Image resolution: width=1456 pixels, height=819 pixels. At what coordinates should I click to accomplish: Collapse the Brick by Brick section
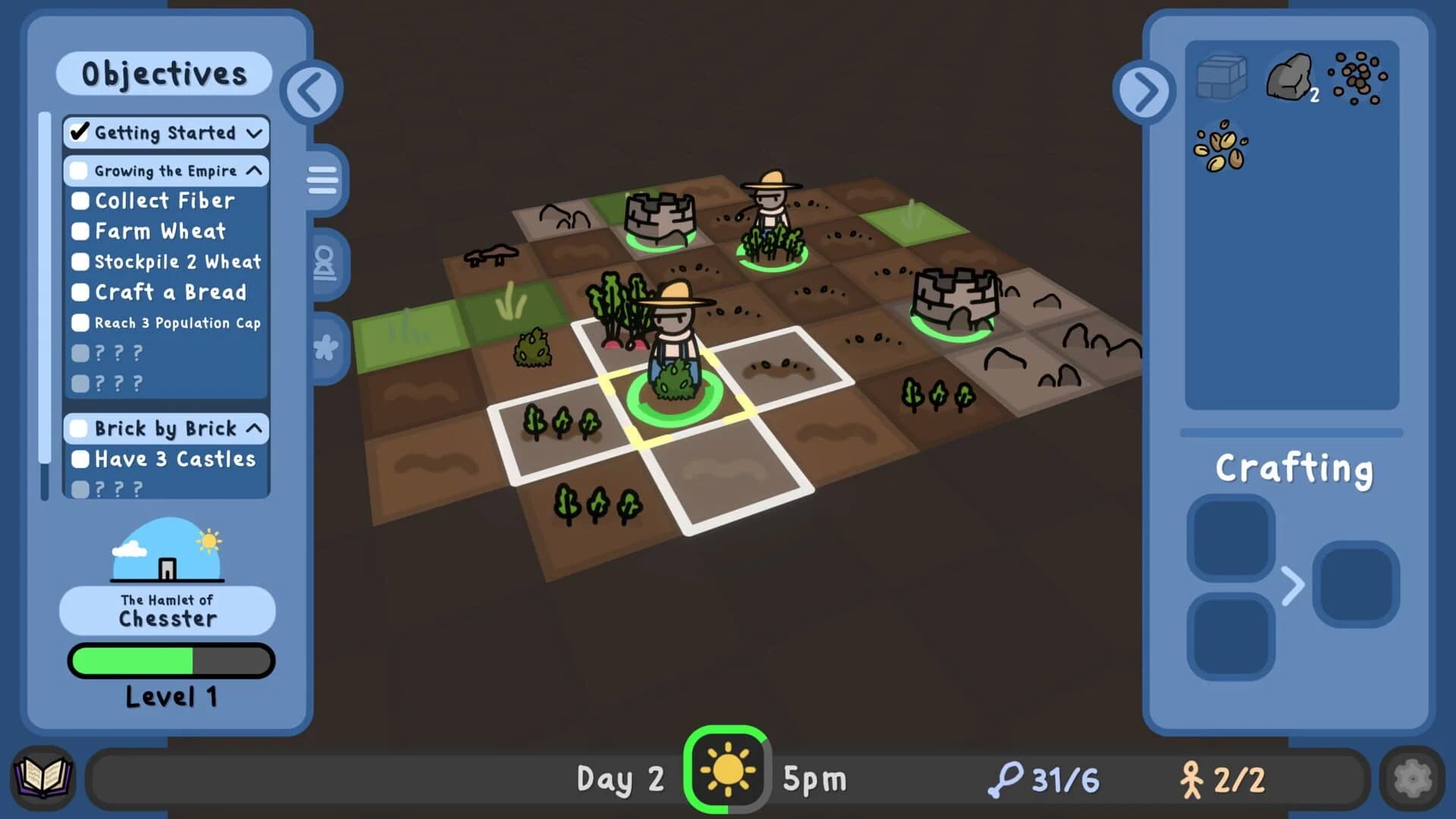click(253, 429)
